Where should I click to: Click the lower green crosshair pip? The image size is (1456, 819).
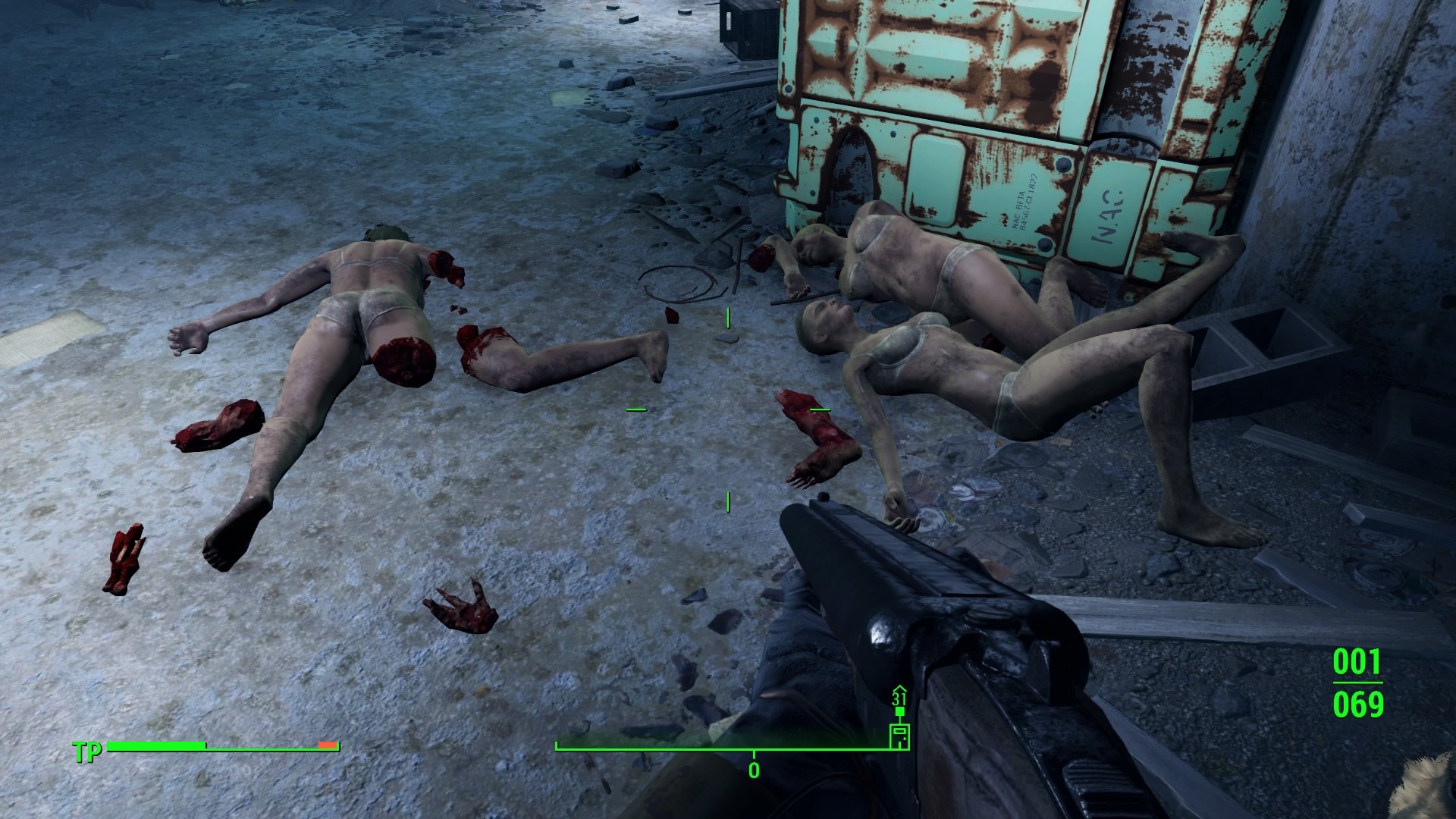(728, 500)
